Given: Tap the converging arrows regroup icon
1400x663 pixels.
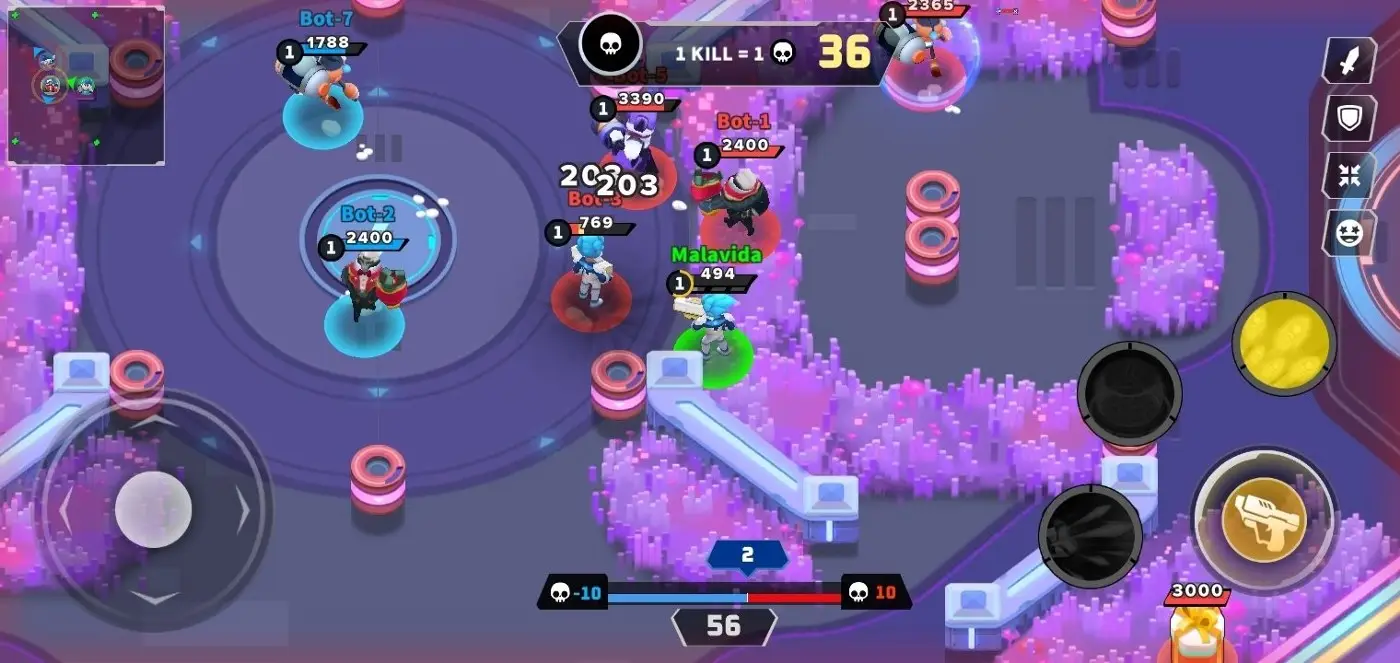Looking at the screenshot, I should click(1350, 176).
